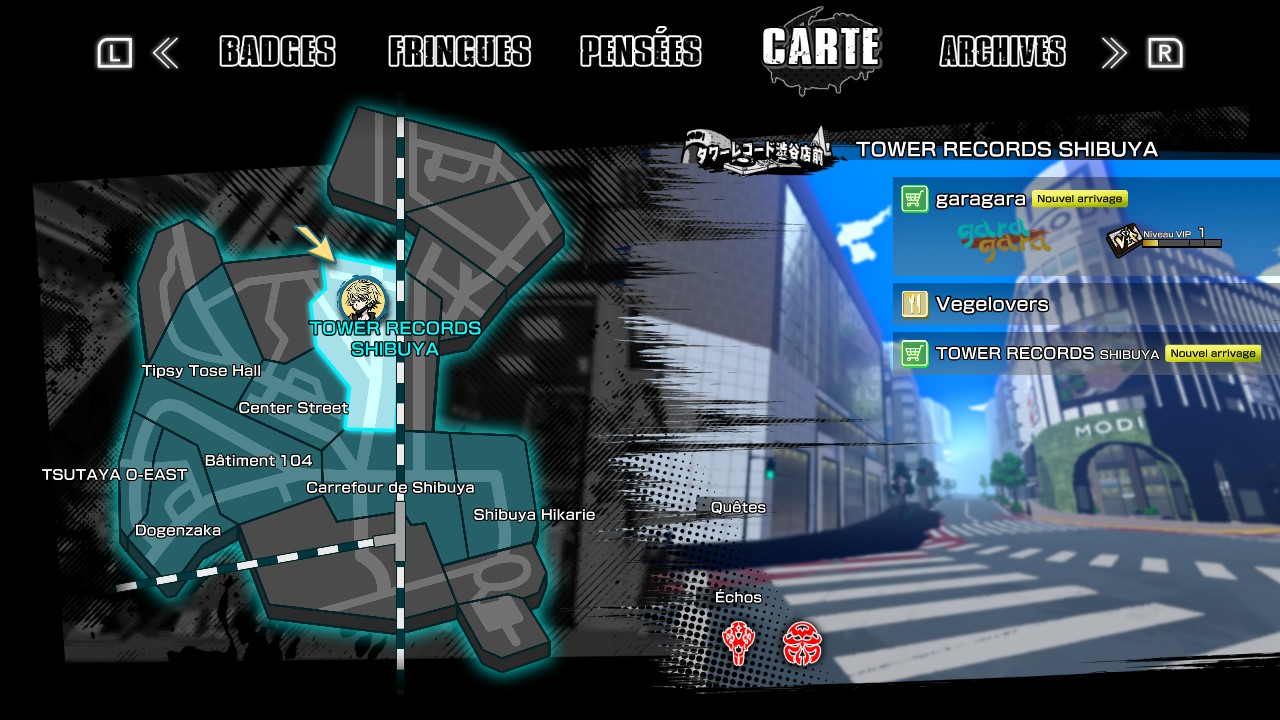Choose Center Street on the map
1280x720 pixels.
pyautogui.click(x=293, y=408)
